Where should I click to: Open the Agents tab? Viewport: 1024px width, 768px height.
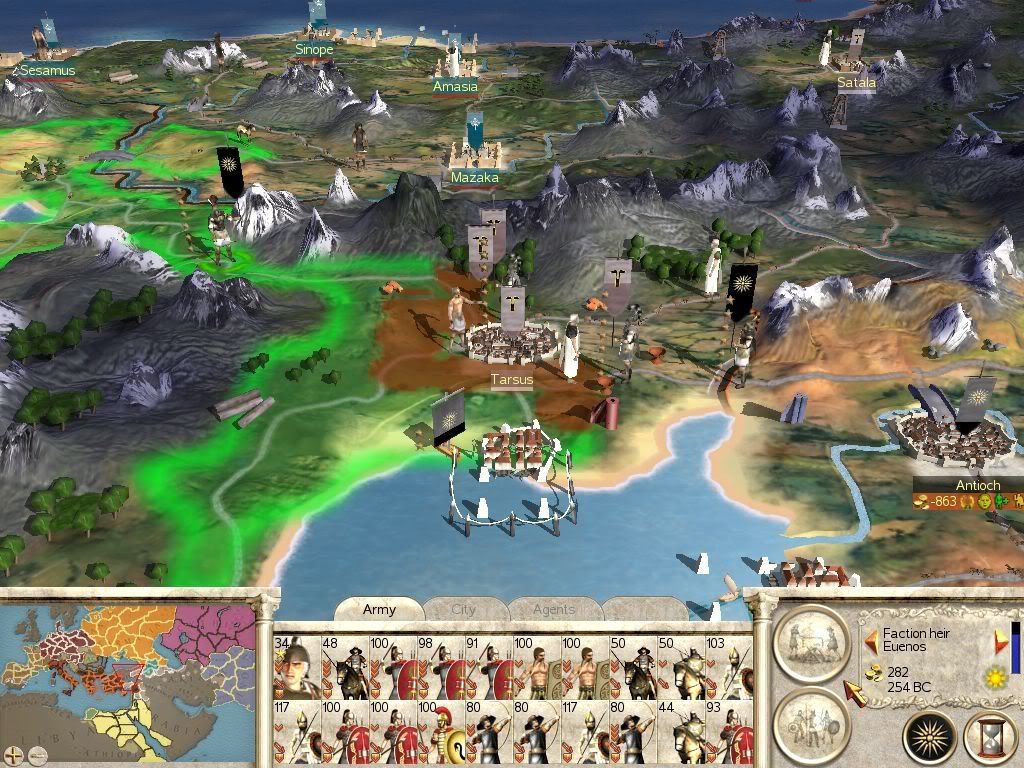(x=553, y=610)
